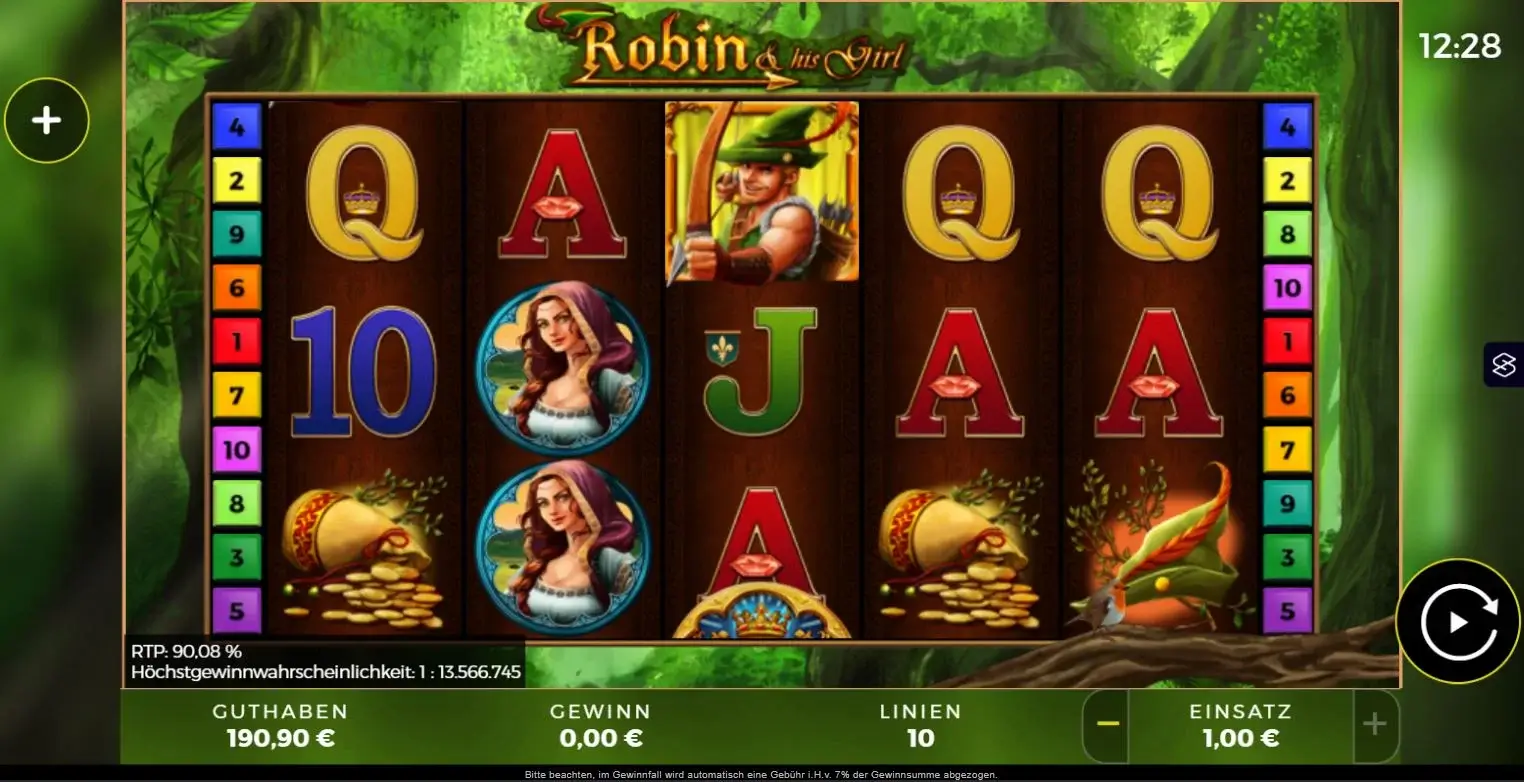Increase the Einsatz with the plus button
Image resolution: width=1524 pixels, height=782 pixels.
click(1374, 726)
